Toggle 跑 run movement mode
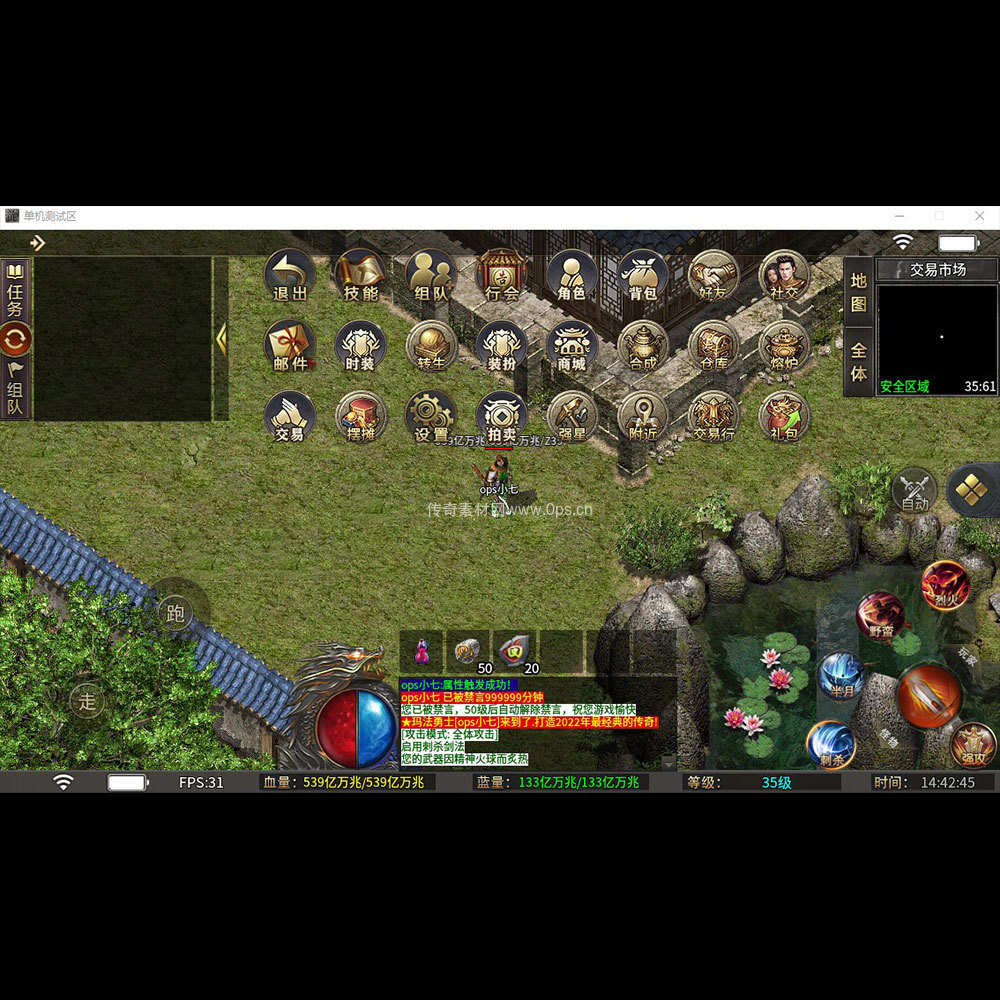1000x1000 pixels. click(x=176, y=613)
